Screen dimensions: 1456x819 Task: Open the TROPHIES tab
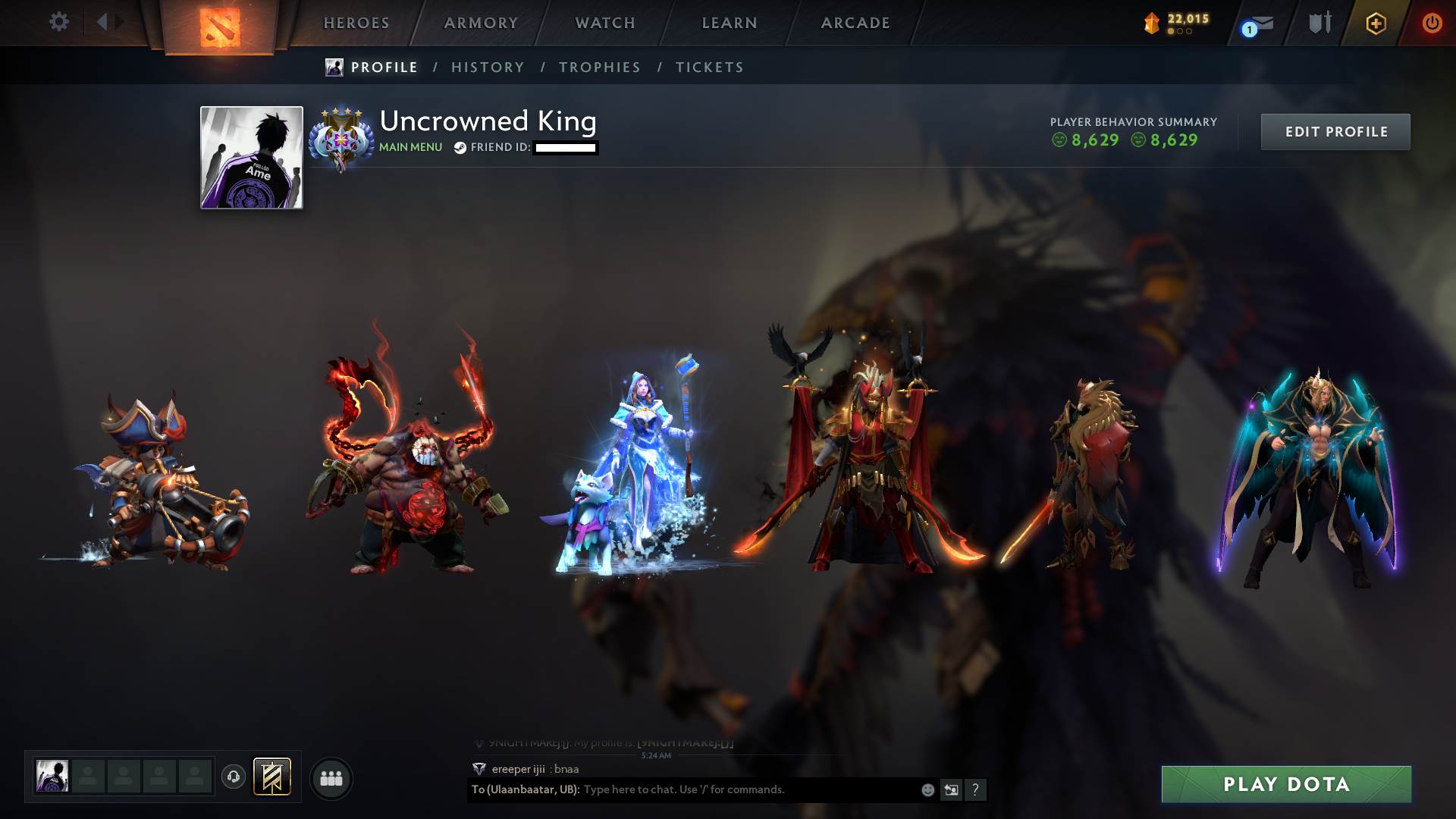click(599, 67)
